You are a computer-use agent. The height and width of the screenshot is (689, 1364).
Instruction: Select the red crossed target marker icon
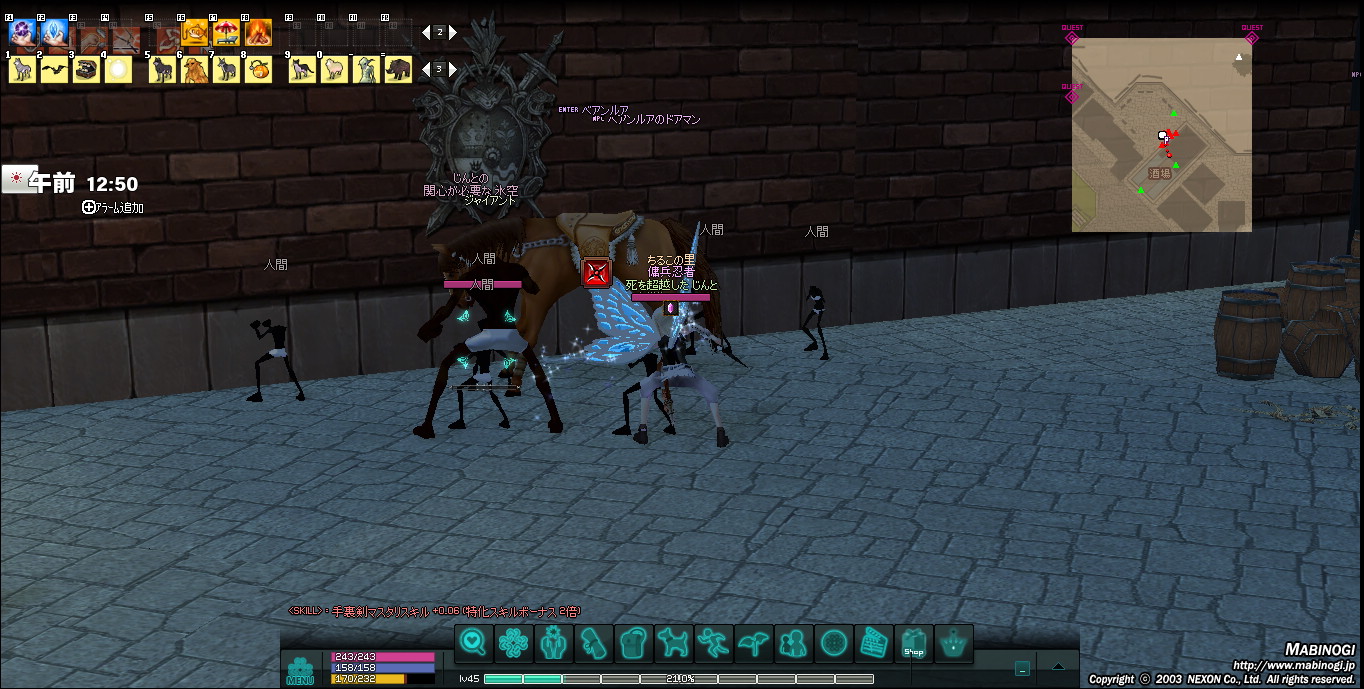tap(596, 272)
